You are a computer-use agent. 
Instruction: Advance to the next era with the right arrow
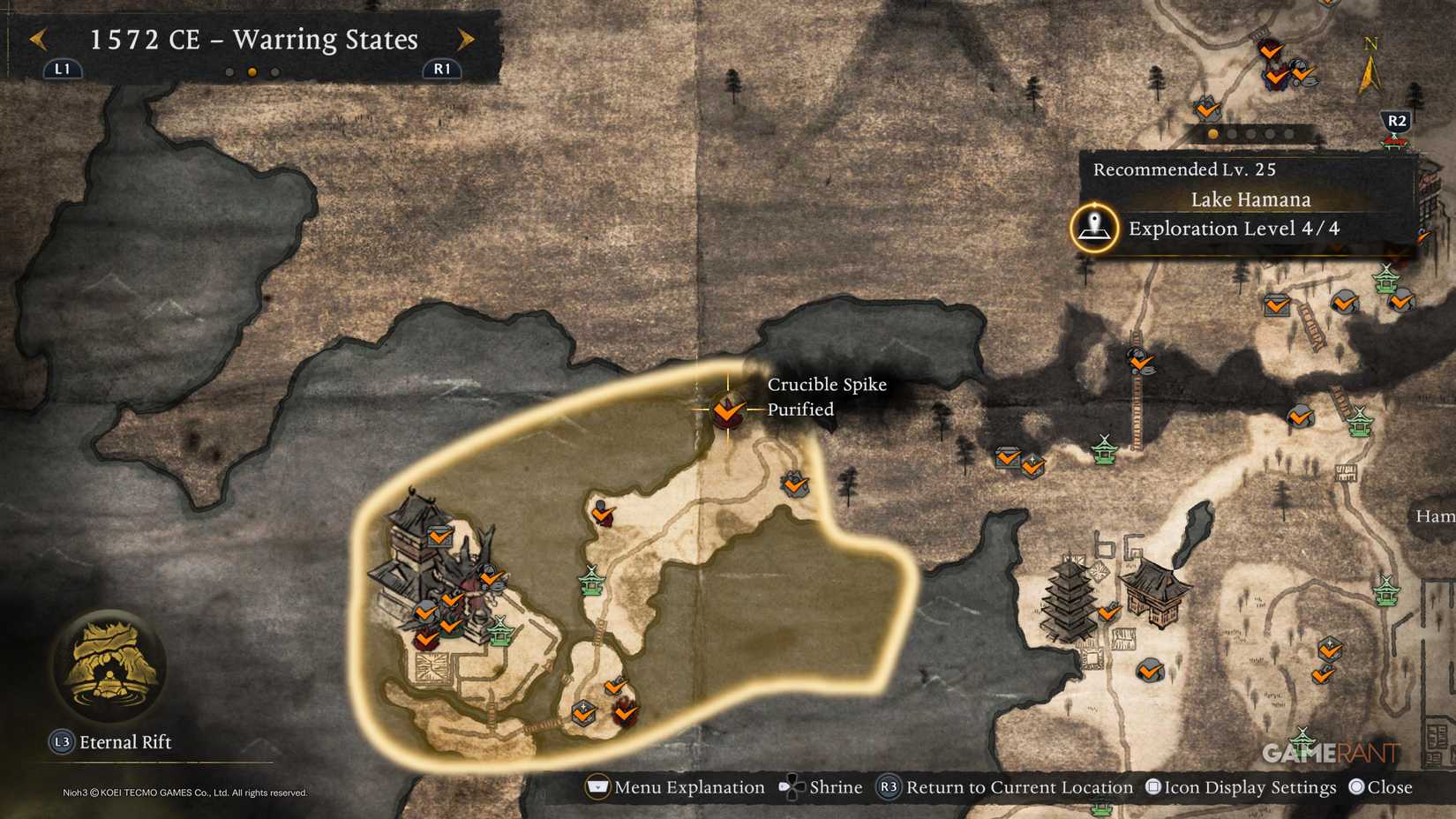(465, 40)
